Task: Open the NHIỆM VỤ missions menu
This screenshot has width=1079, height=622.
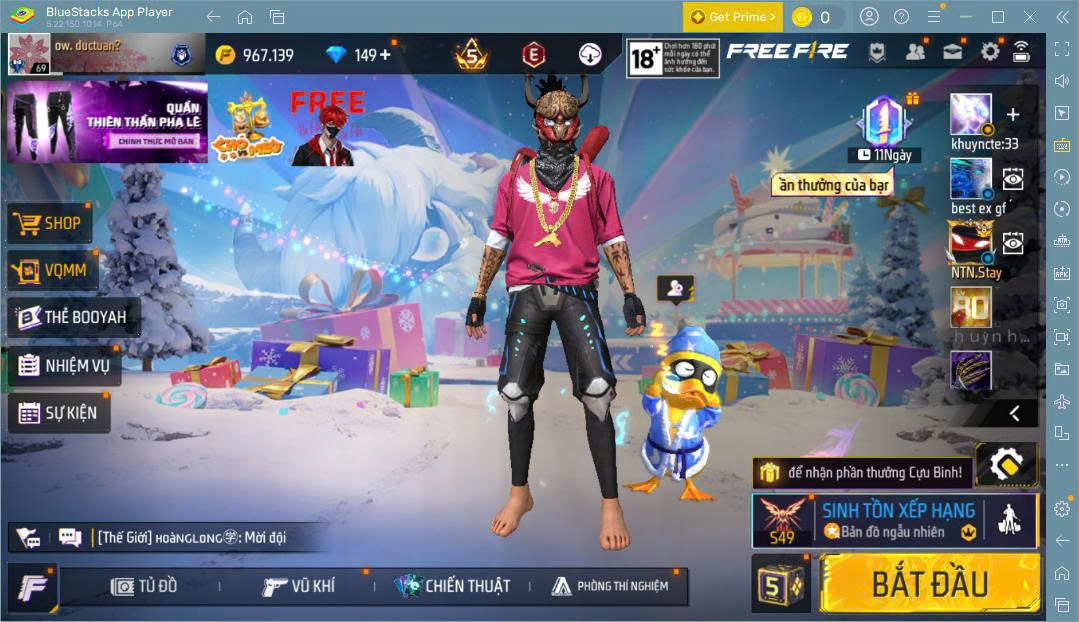Action: 64,365
